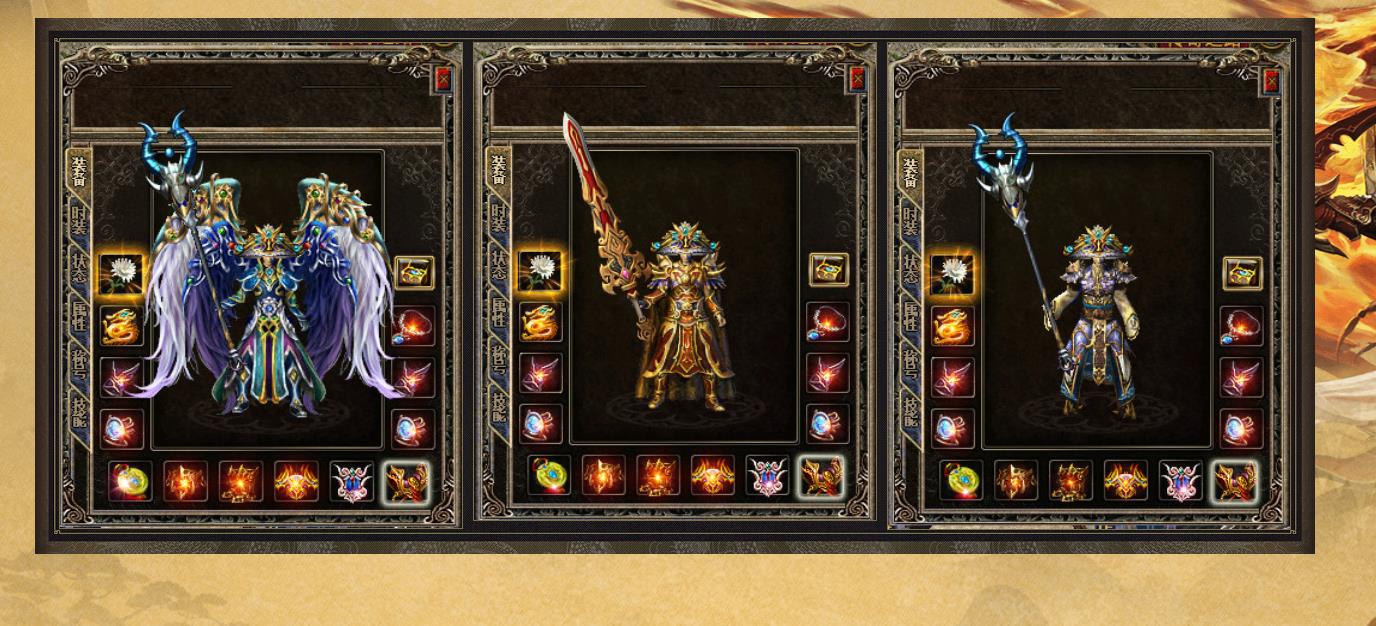Viewport: 1376px width, 626px height.
Task: Click the necklace slot in wingless mage's panel
Action: pyautogui.click(x=1242, y=326)
